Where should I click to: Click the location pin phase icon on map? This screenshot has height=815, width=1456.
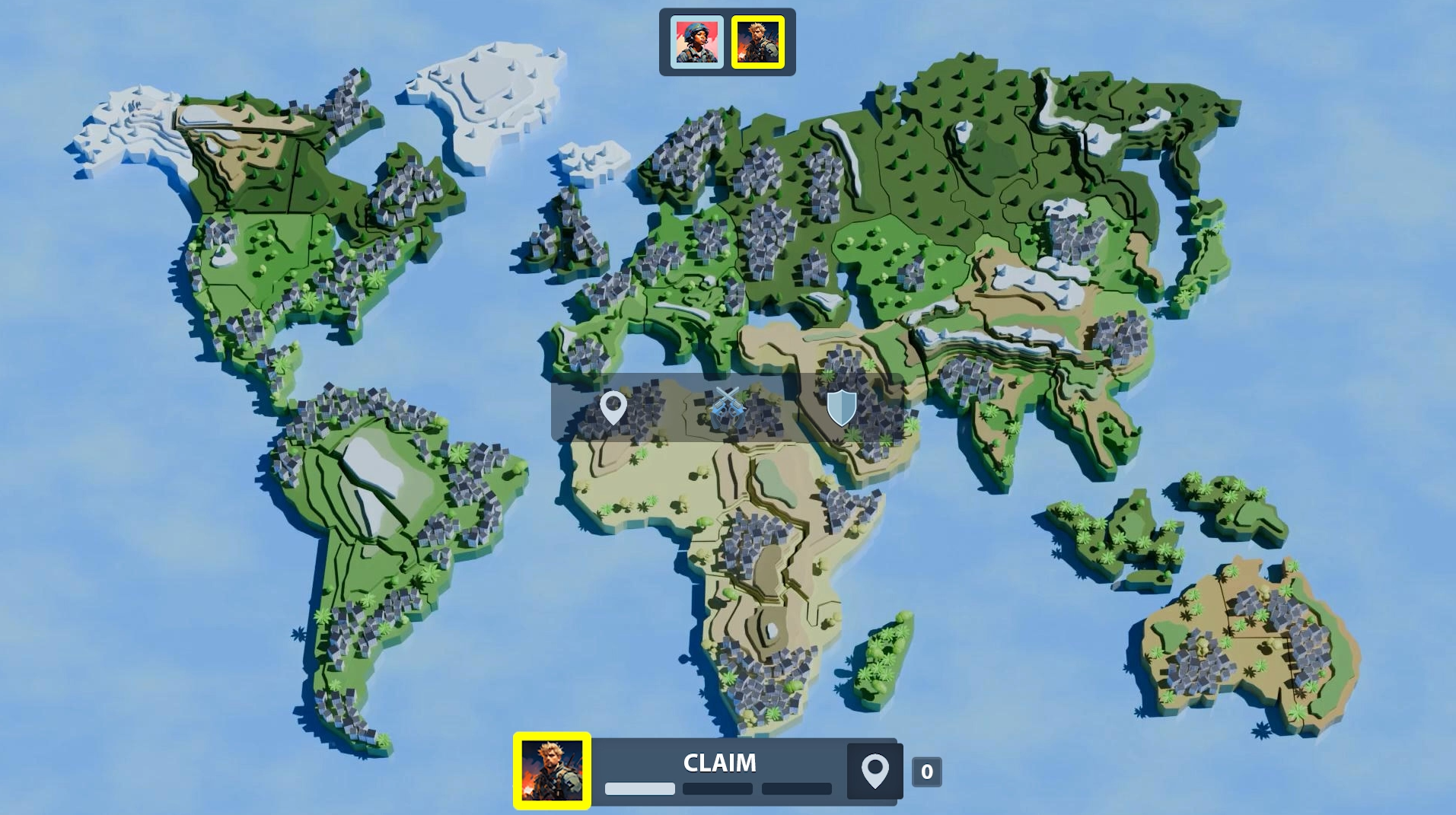point(613,407)
